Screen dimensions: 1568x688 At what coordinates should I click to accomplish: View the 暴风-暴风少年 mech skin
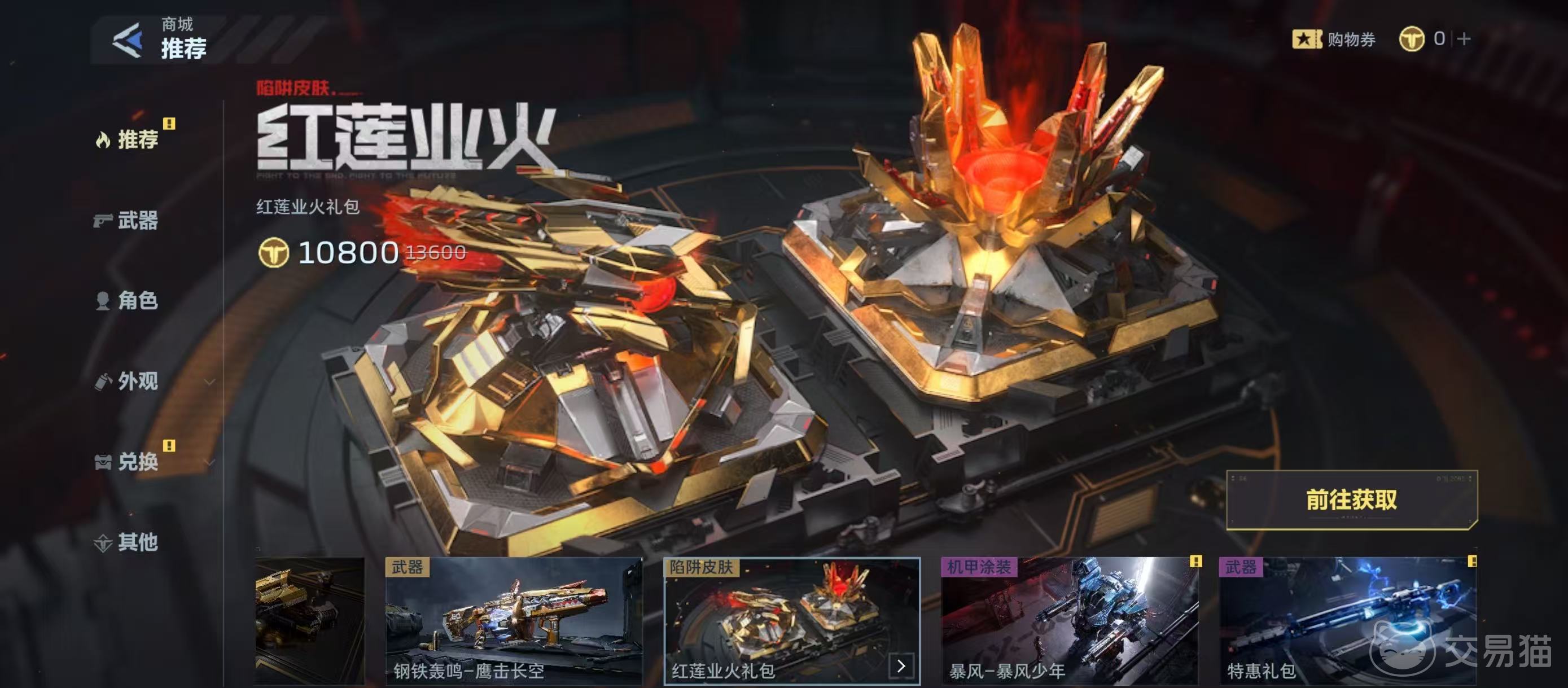click(x=1070, y=620)
